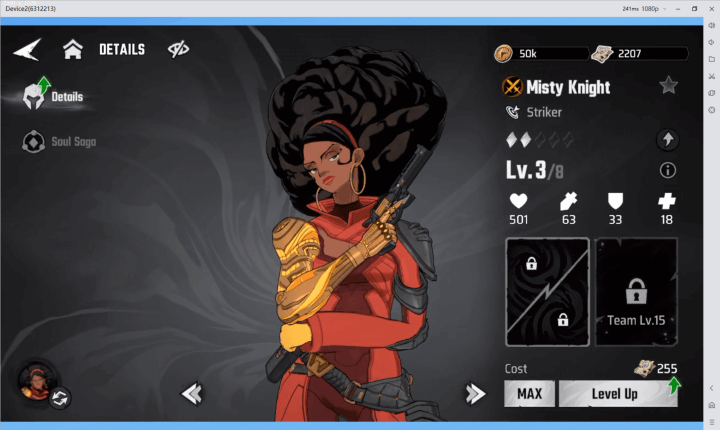The width and height of the screenshot is (720, 430).
Task: Click the MAX level button
Action: (529, 394)
